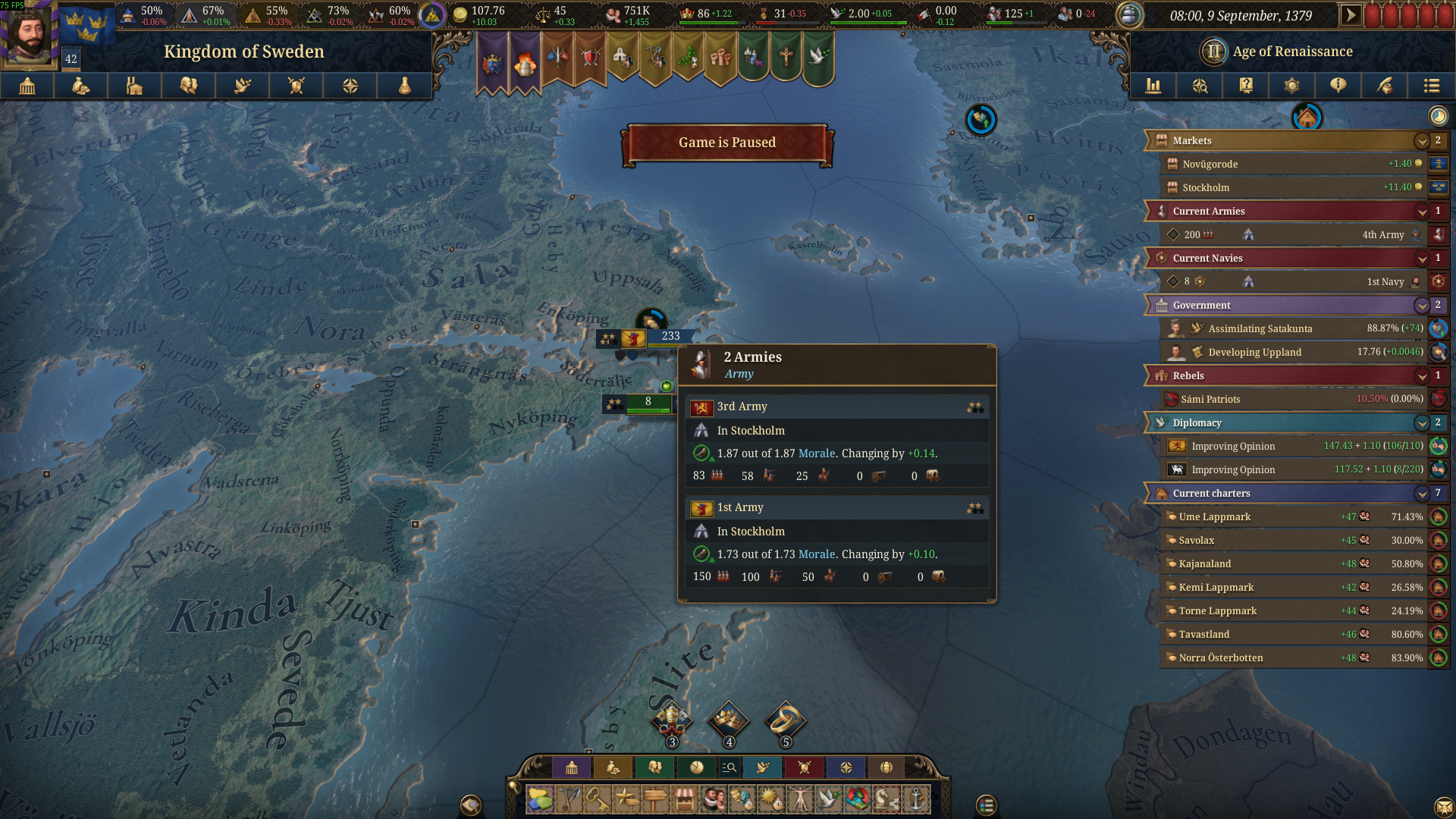Open the in-game encyclopedia book icon
Viewport: 1456px width, 819px height.
[1245, 86]
